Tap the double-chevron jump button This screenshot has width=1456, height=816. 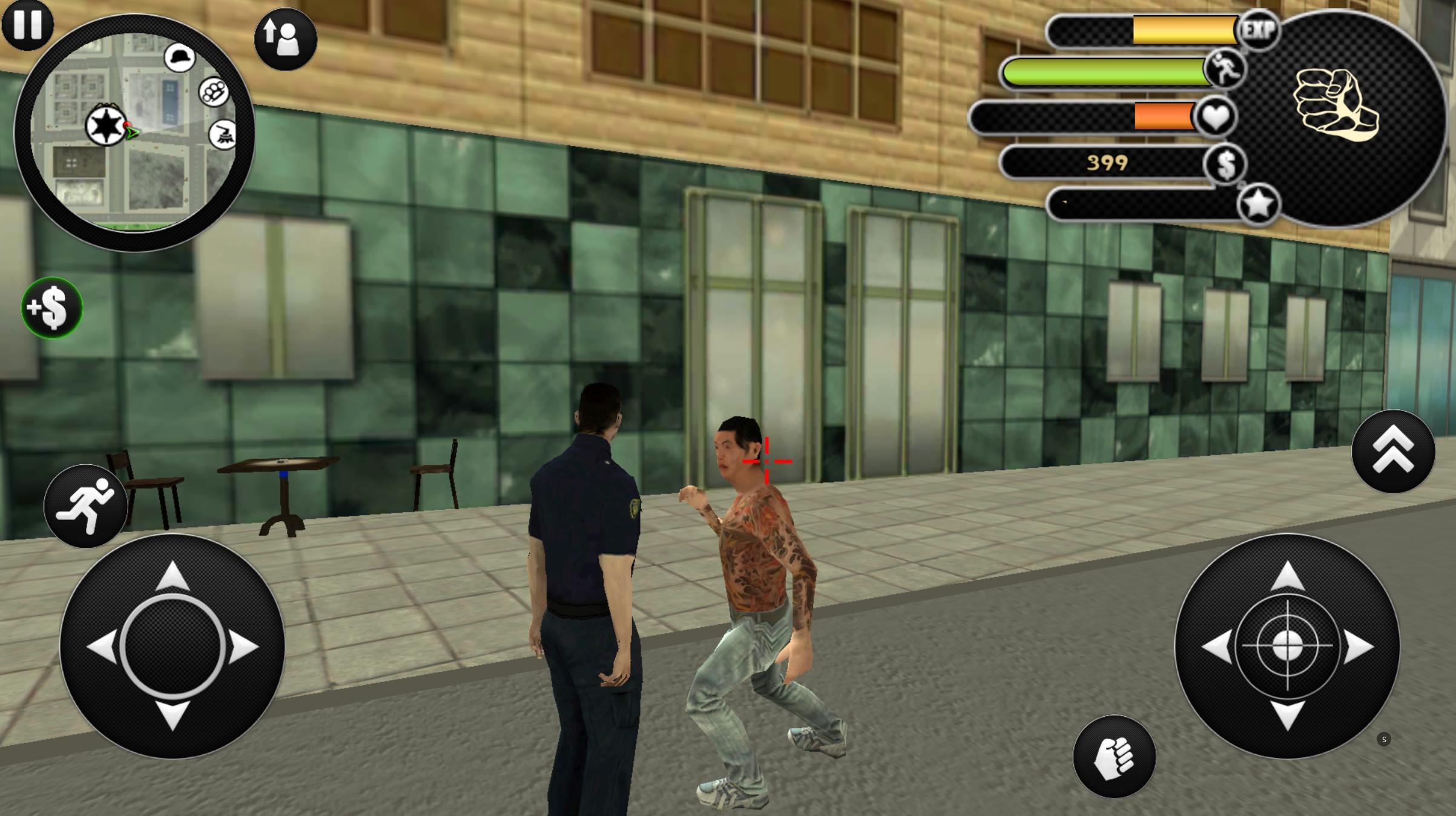[x=1393, y=452]
